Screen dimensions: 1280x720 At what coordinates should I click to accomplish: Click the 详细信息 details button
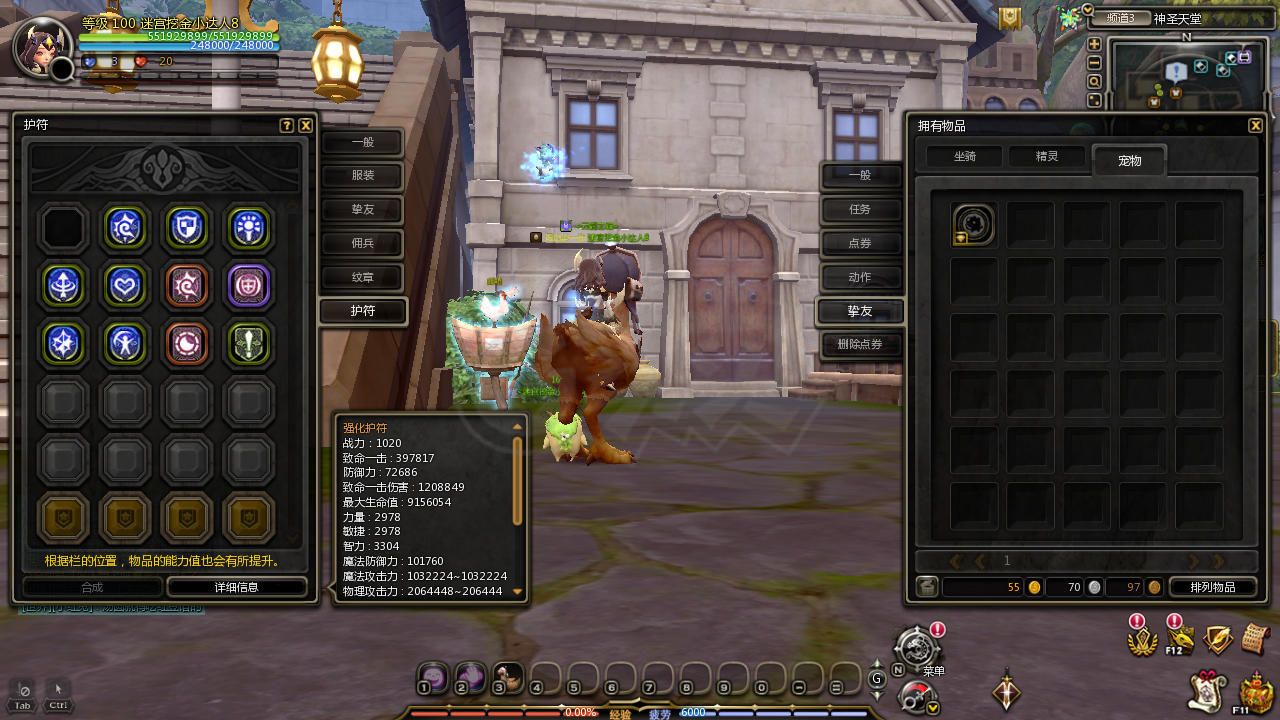point(236,587)
